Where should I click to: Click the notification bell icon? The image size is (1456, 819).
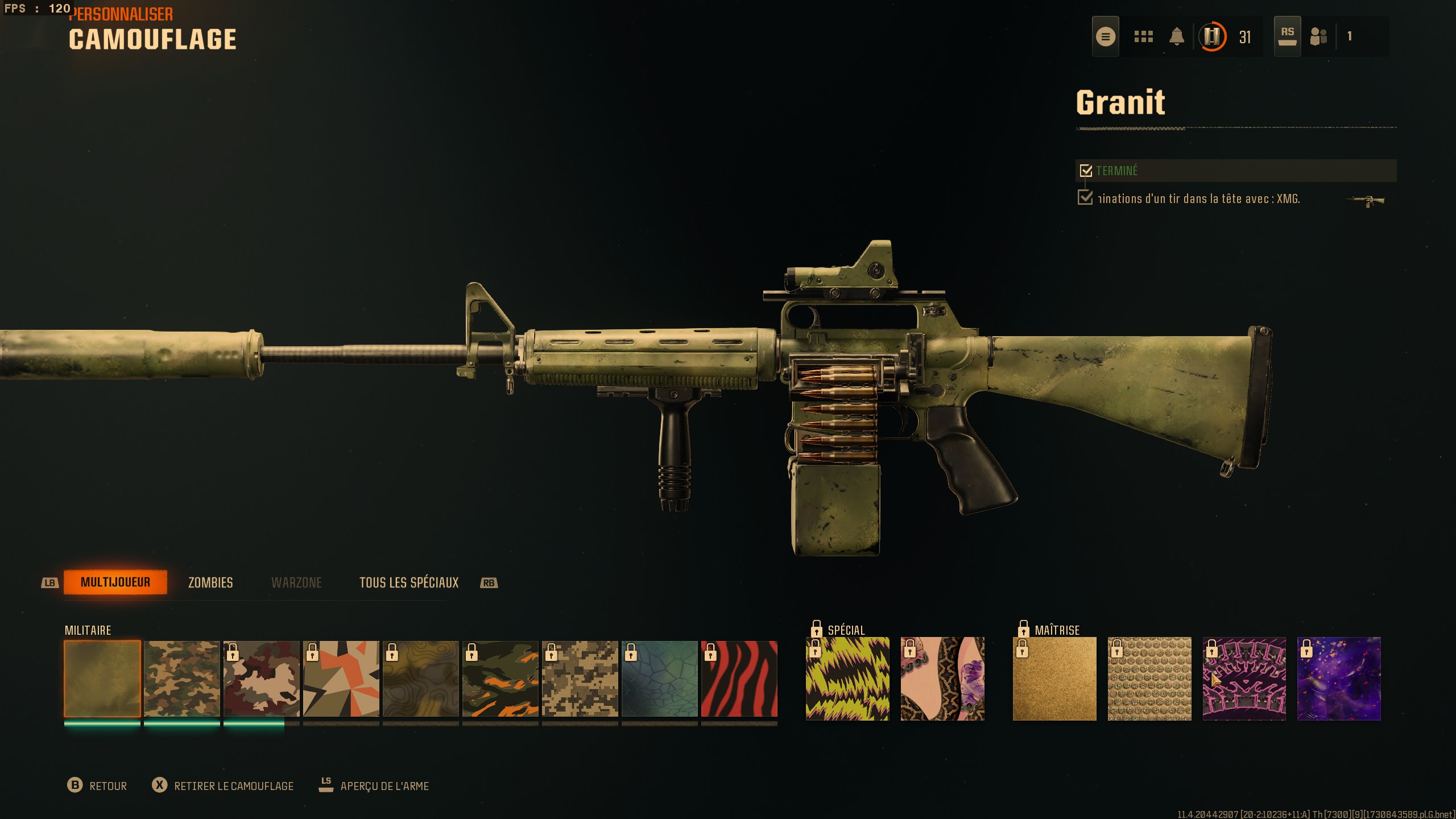tap(1177, 36)
